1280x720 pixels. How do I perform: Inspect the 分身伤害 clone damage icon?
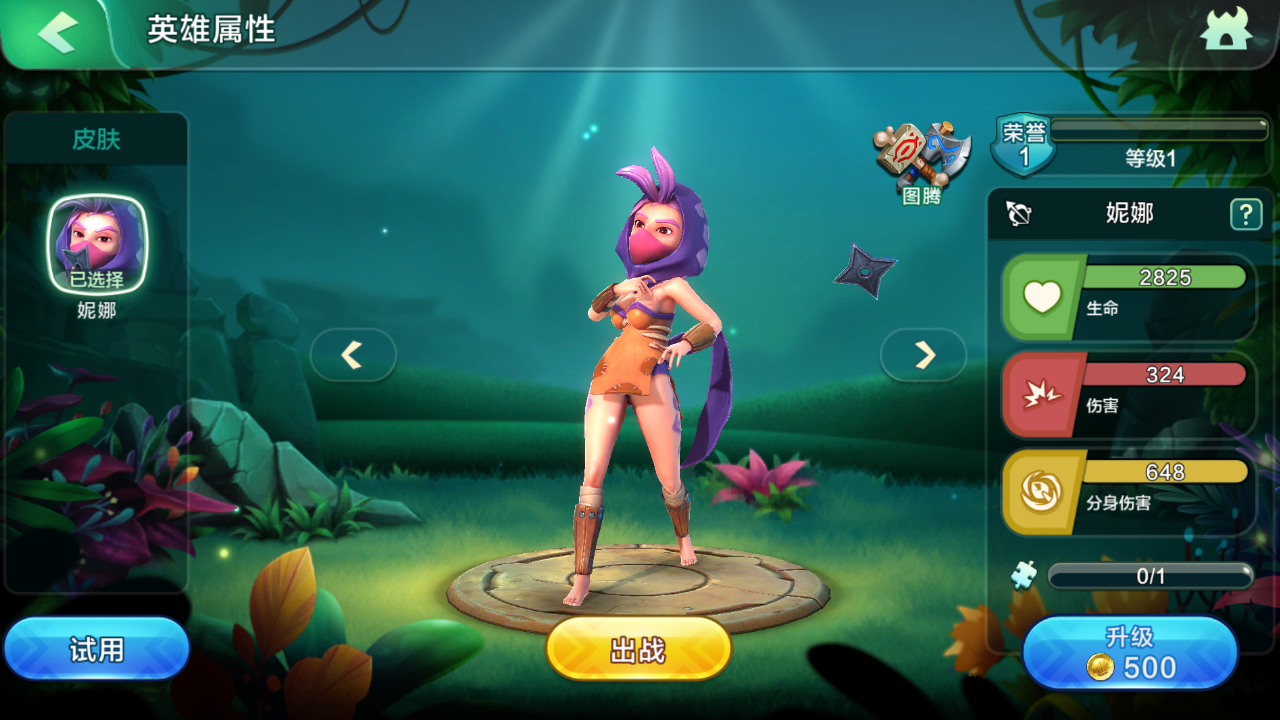(x=1043, y=493)
